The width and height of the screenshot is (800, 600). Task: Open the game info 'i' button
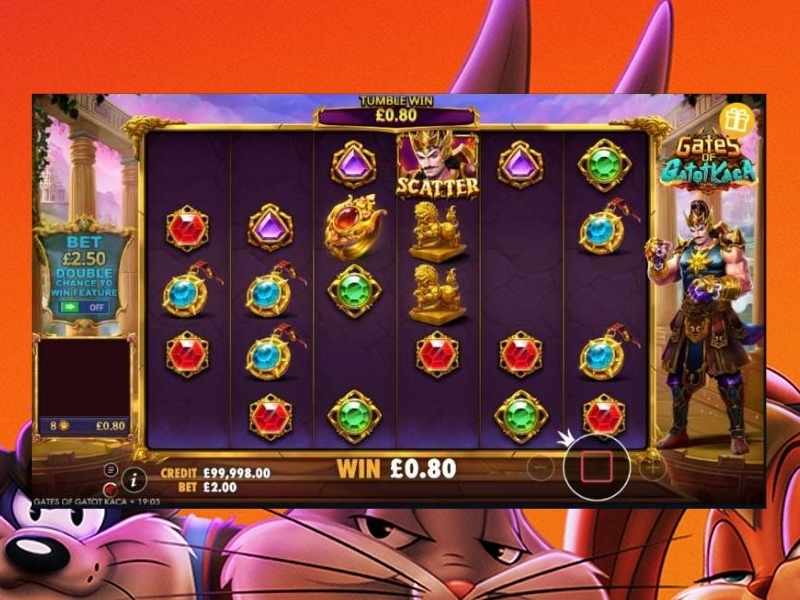click(x=131, y=479)
